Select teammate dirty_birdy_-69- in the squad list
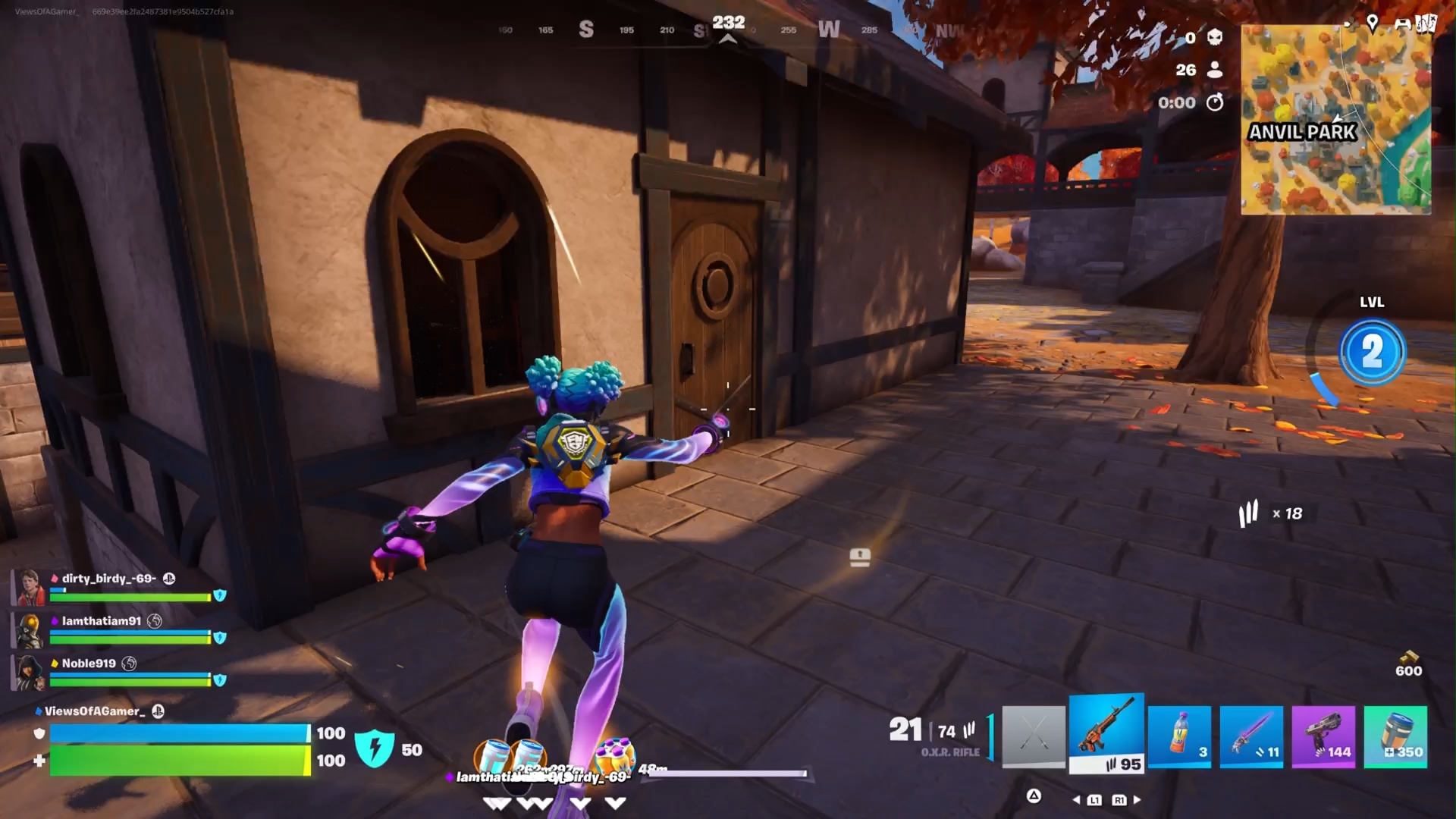This screenshot has height=819, width=1456. 109,579
